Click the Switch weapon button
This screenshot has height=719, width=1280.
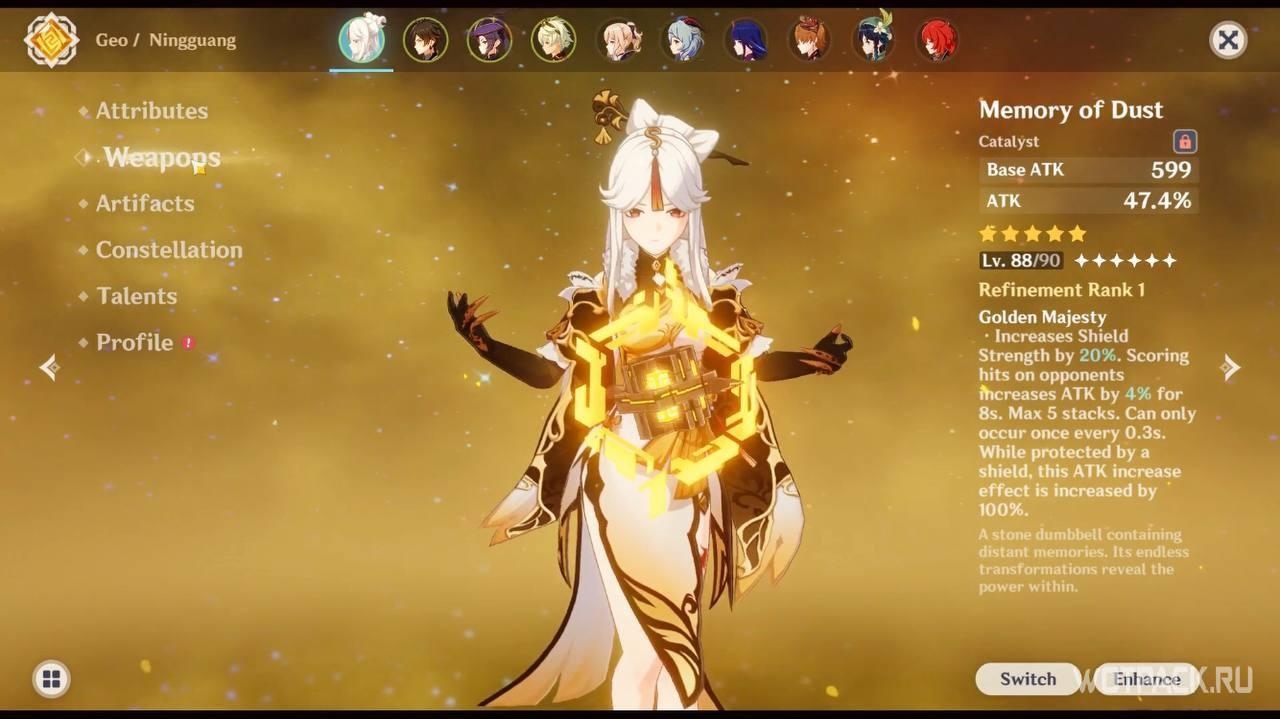(1027, 679)
